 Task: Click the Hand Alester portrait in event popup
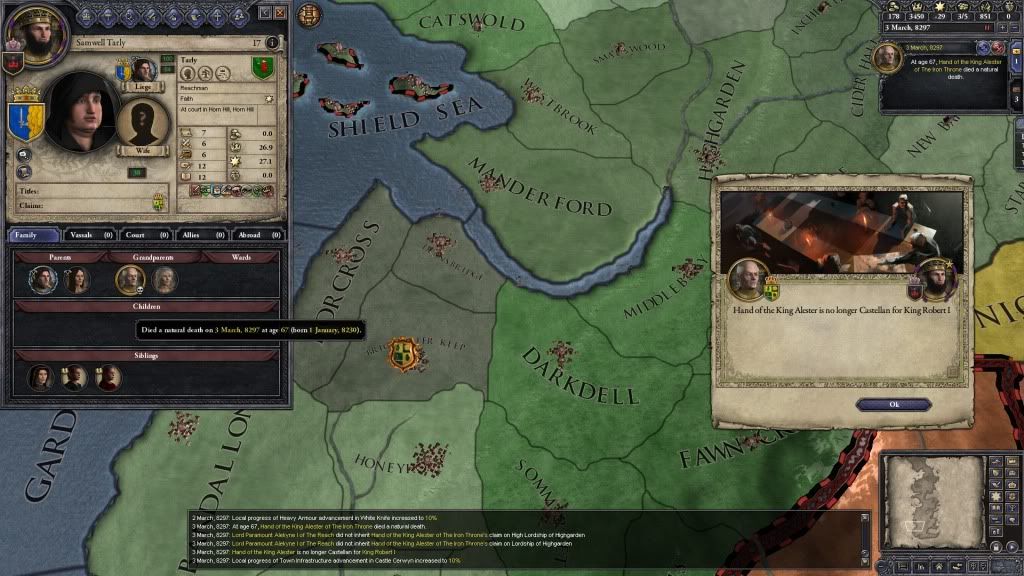(747, 279)
